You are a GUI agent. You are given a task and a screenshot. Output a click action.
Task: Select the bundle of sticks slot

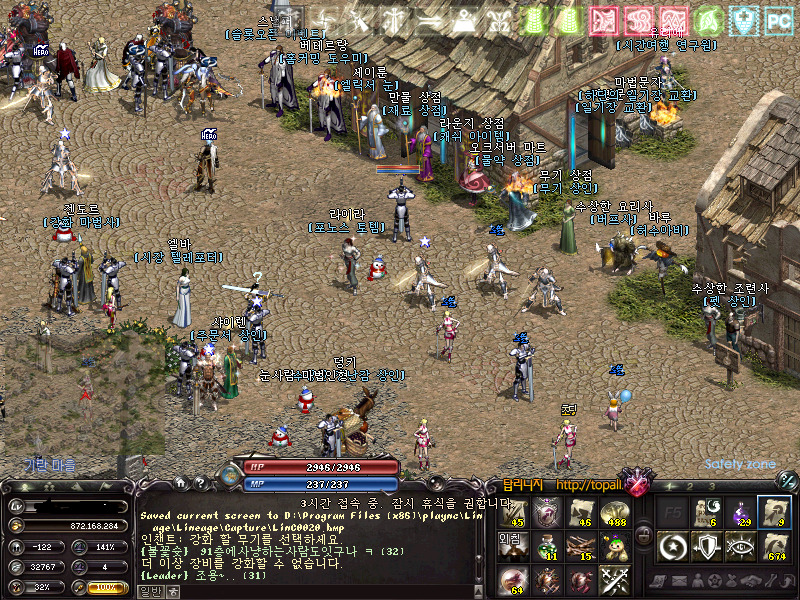[x=580, y=546]
